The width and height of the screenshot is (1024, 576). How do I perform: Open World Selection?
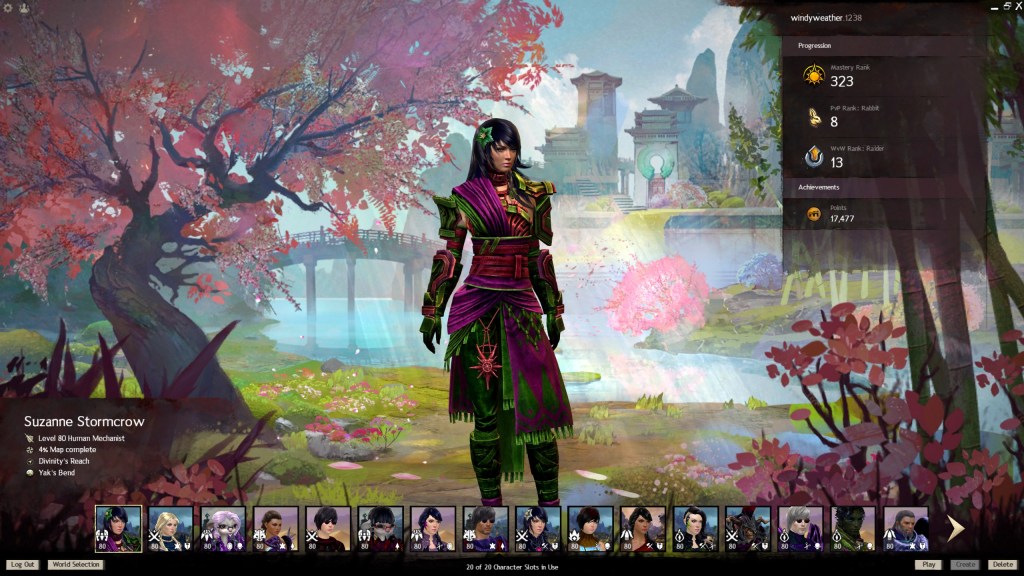tap(76, 565)
